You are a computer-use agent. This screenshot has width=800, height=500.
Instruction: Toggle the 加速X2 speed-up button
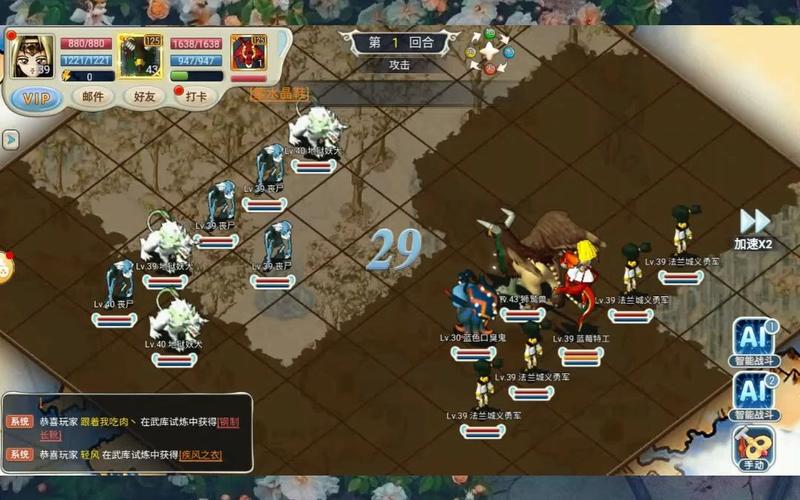[x=753, y=229]
